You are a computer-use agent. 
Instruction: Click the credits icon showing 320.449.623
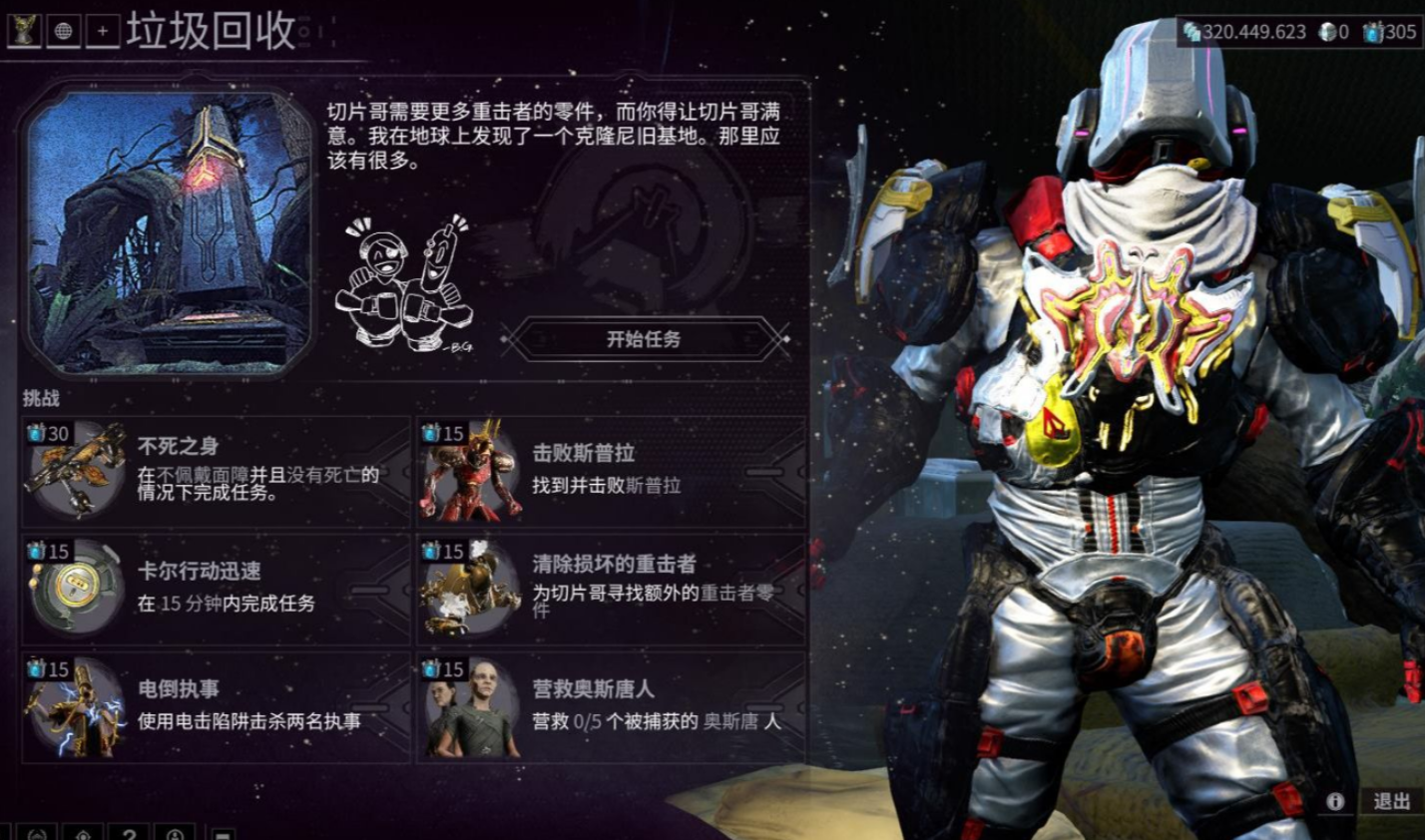pyautogui.click(x=1192, y=31)
